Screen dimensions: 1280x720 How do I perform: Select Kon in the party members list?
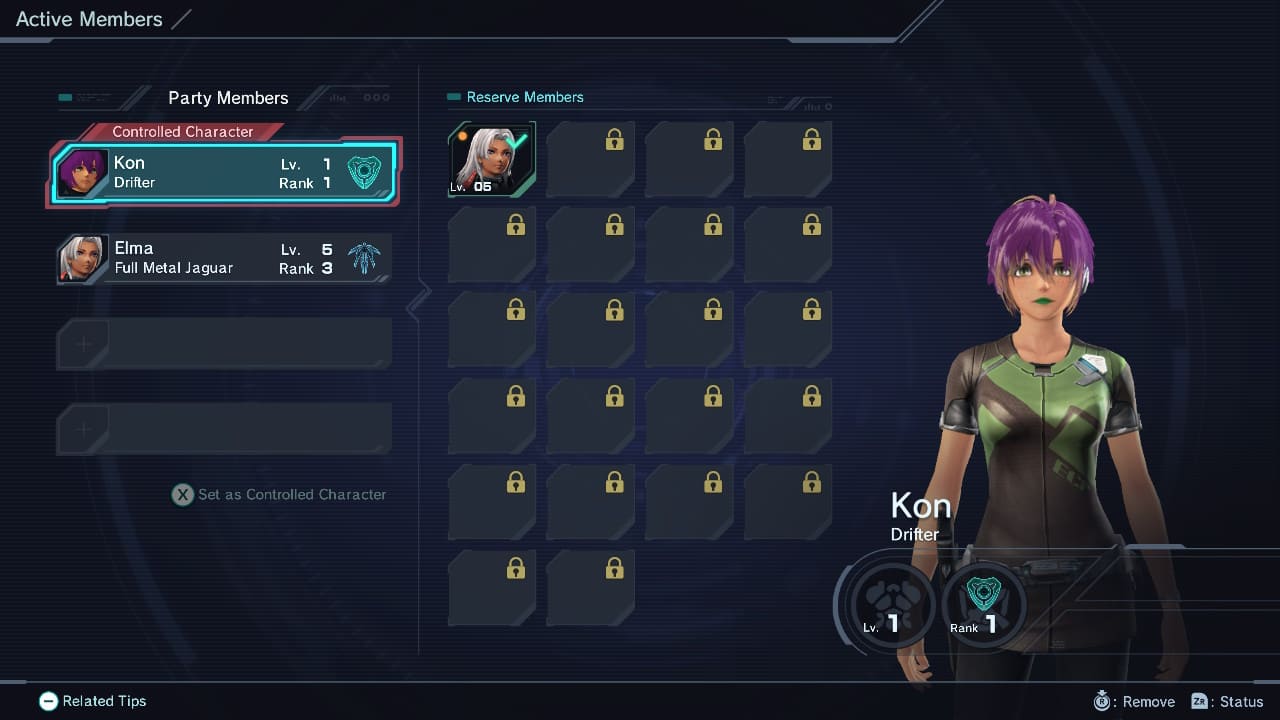coord(225,172)
